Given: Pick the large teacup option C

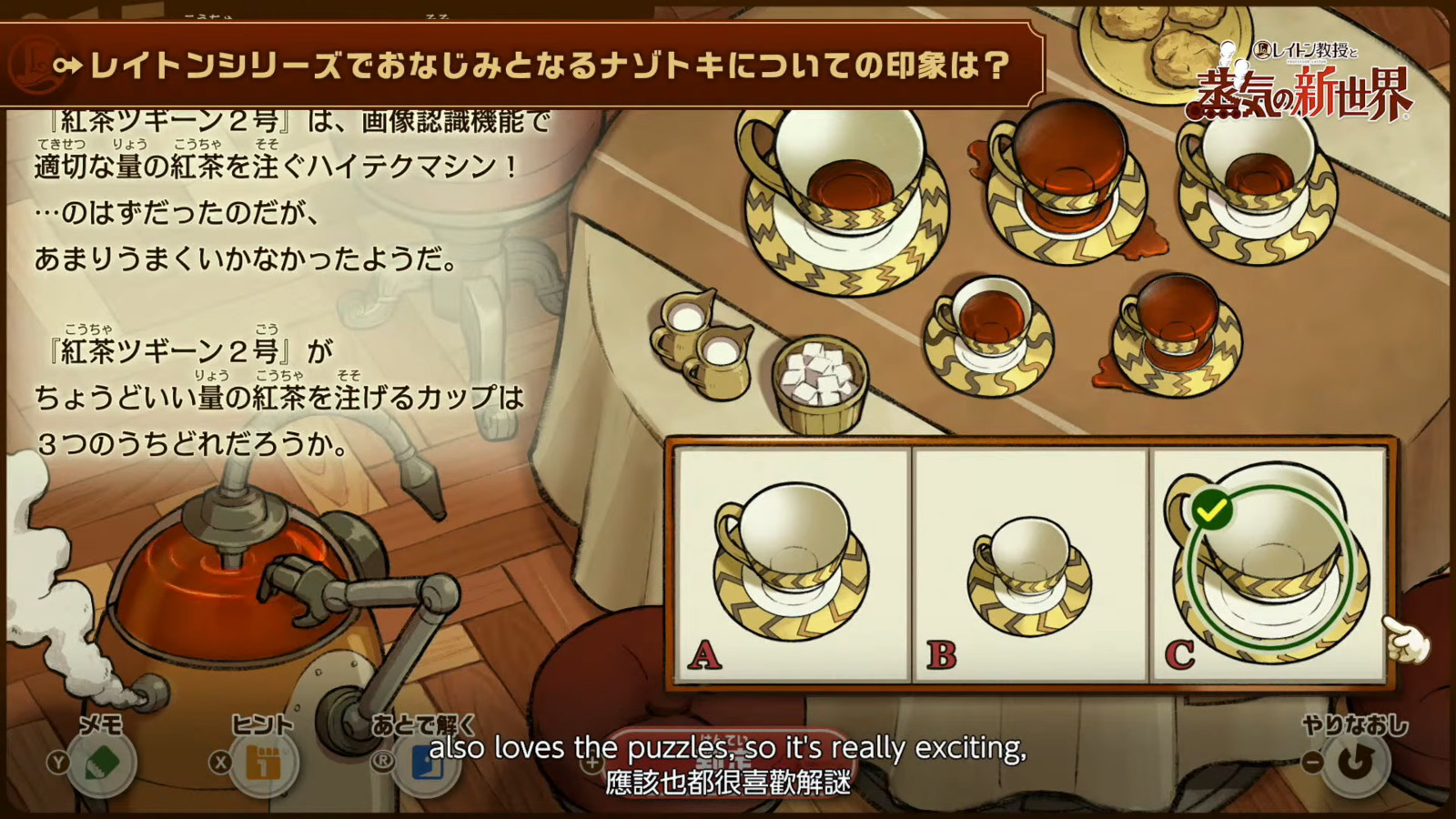Looking at the screenshot, I should 1269,564.
